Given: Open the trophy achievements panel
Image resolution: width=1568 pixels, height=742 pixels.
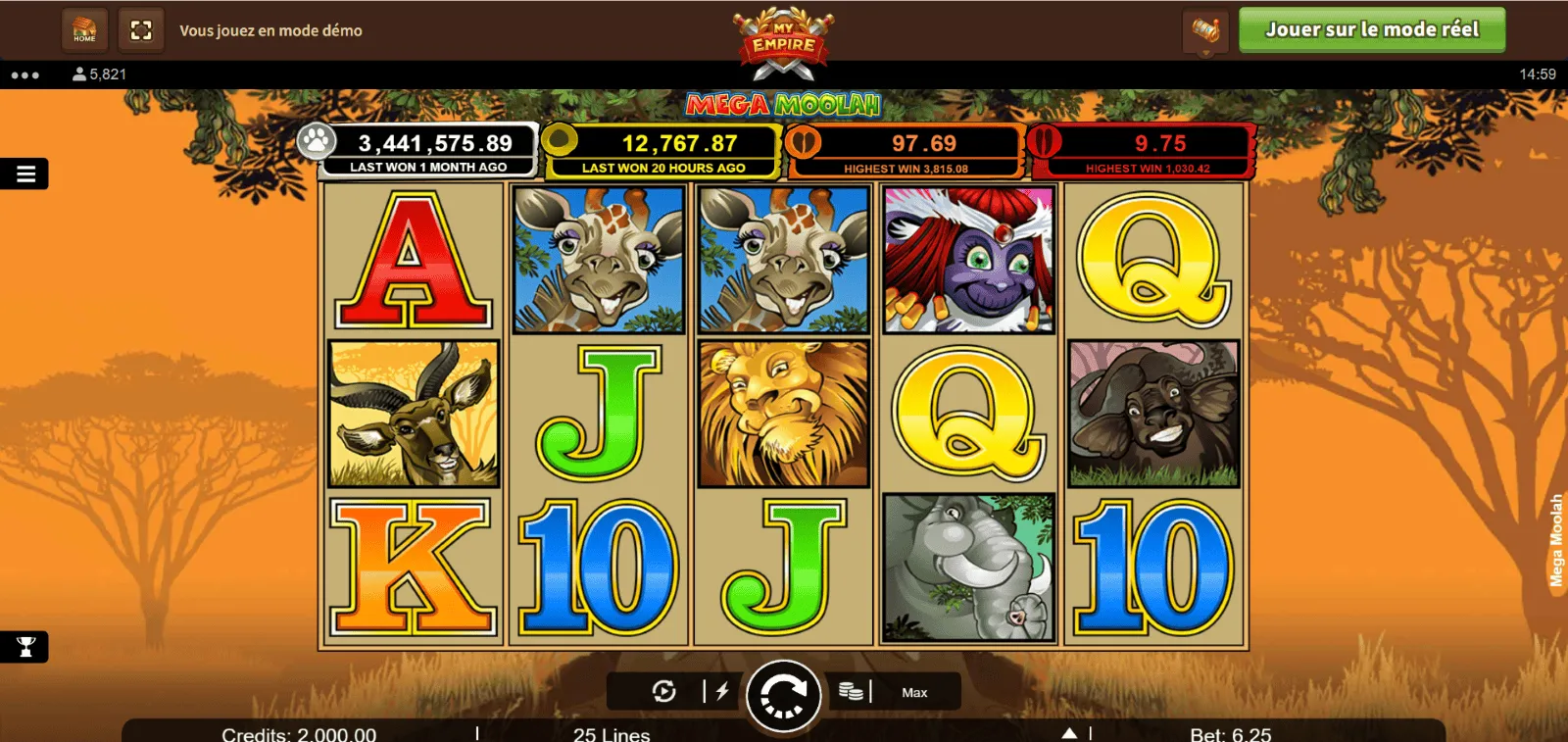Looking at the screenshot, I should (25, 647).
